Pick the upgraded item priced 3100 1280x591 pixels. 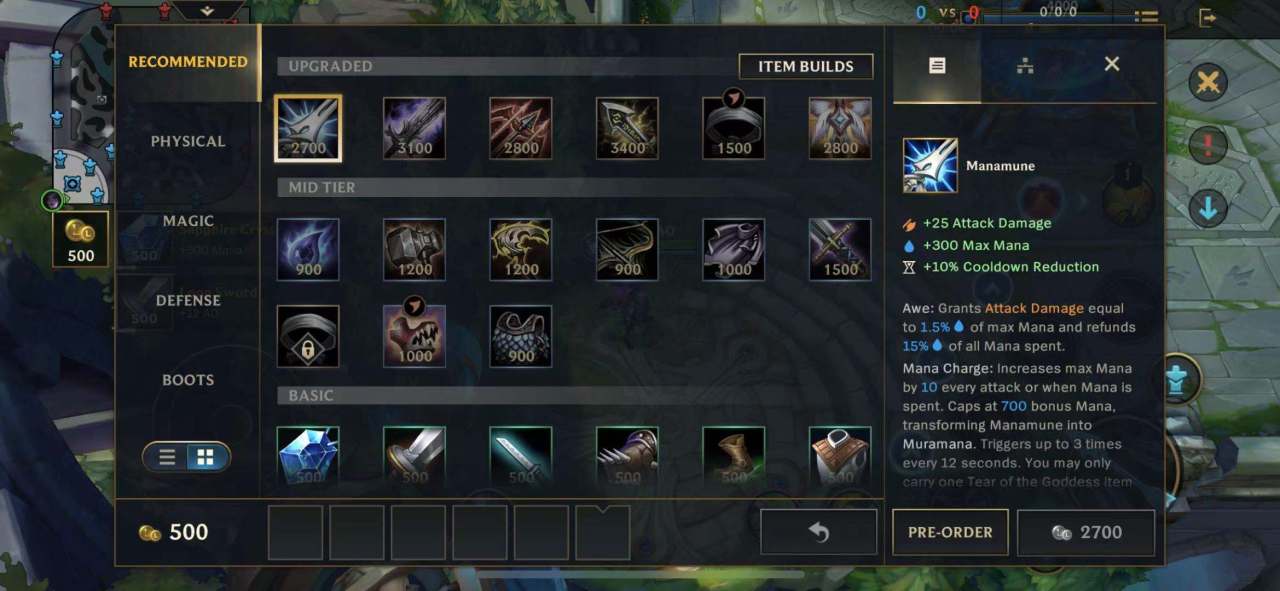(414, 128)
